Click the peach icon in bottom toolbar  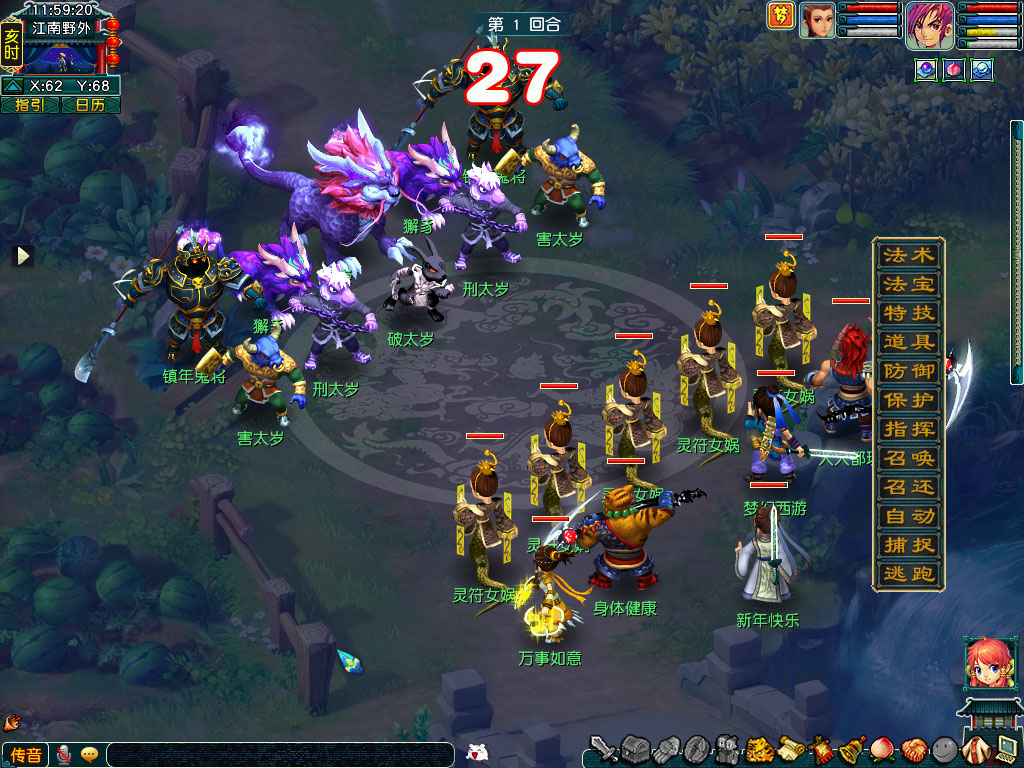tap(883, 749)
